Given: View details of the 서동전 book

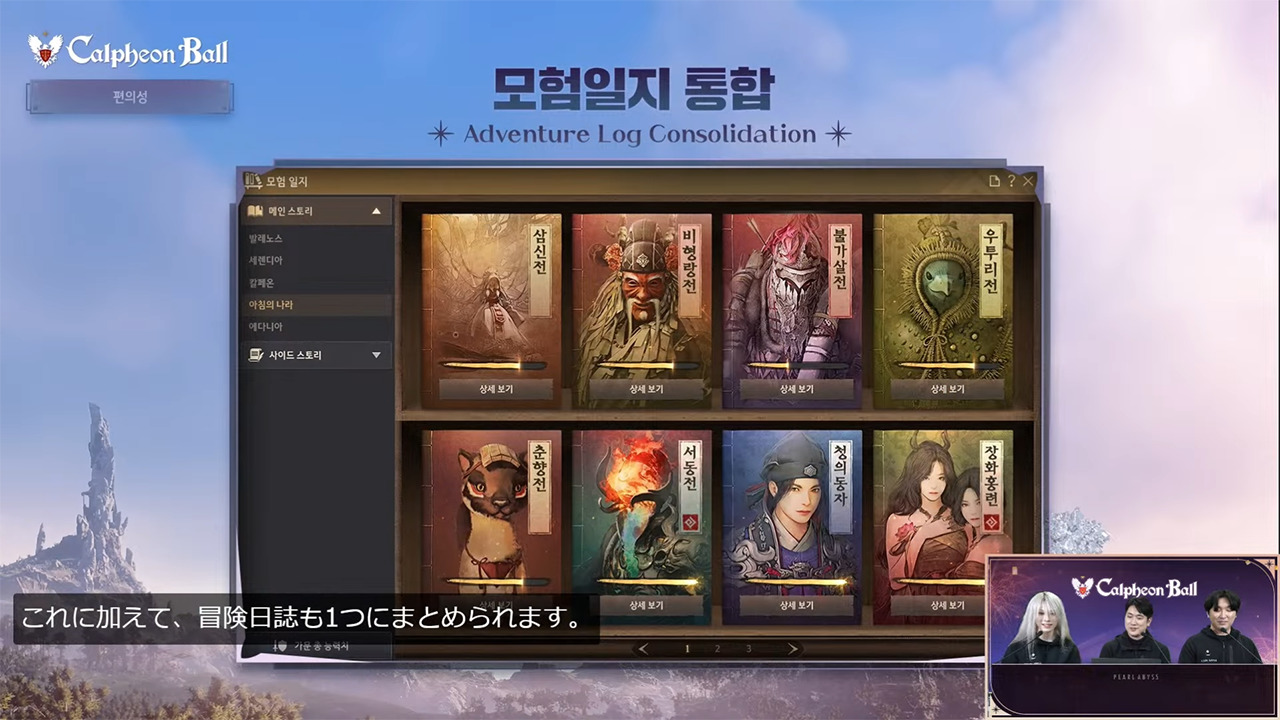Looking at the screenshot, I should [x=641, y=605].
